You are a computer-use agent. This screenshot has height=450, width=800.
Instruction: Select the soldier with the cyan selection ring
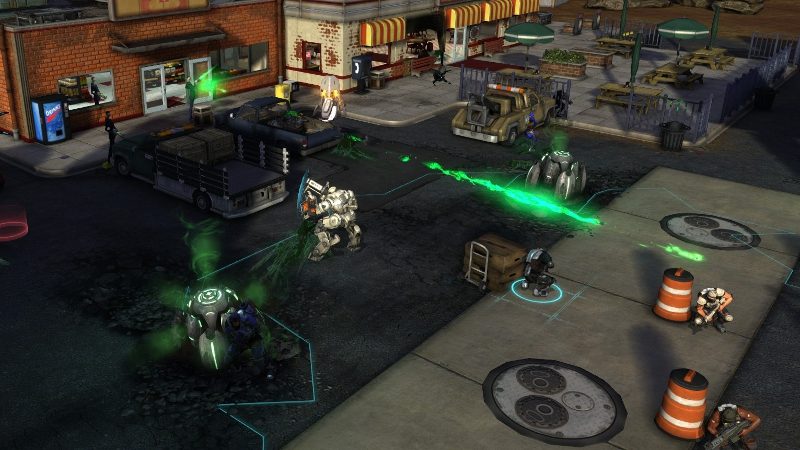pyautogui.click(x=537, y=273)
